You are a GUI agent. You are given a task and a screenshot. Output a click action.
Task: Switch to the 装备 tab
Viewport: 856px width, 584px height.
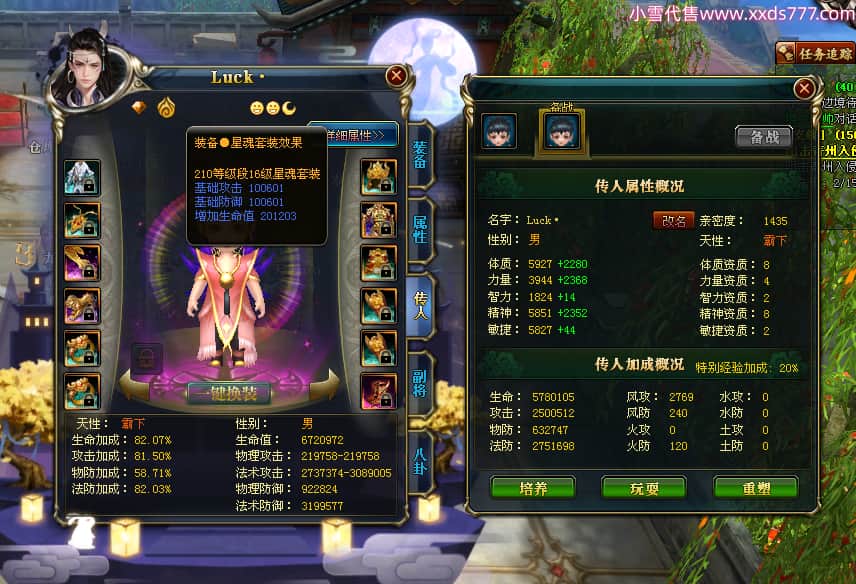[x=420, y=155]
